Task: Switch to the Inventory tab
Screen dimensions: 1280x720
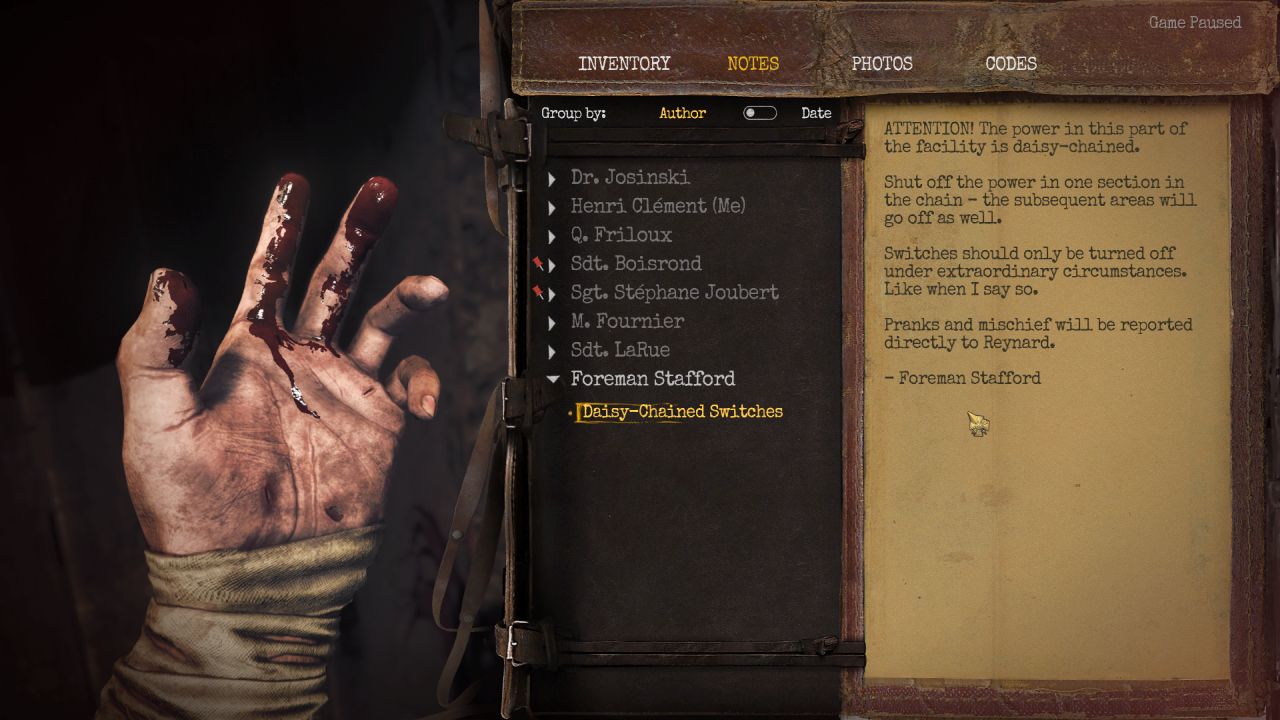Action: [624, 63]
